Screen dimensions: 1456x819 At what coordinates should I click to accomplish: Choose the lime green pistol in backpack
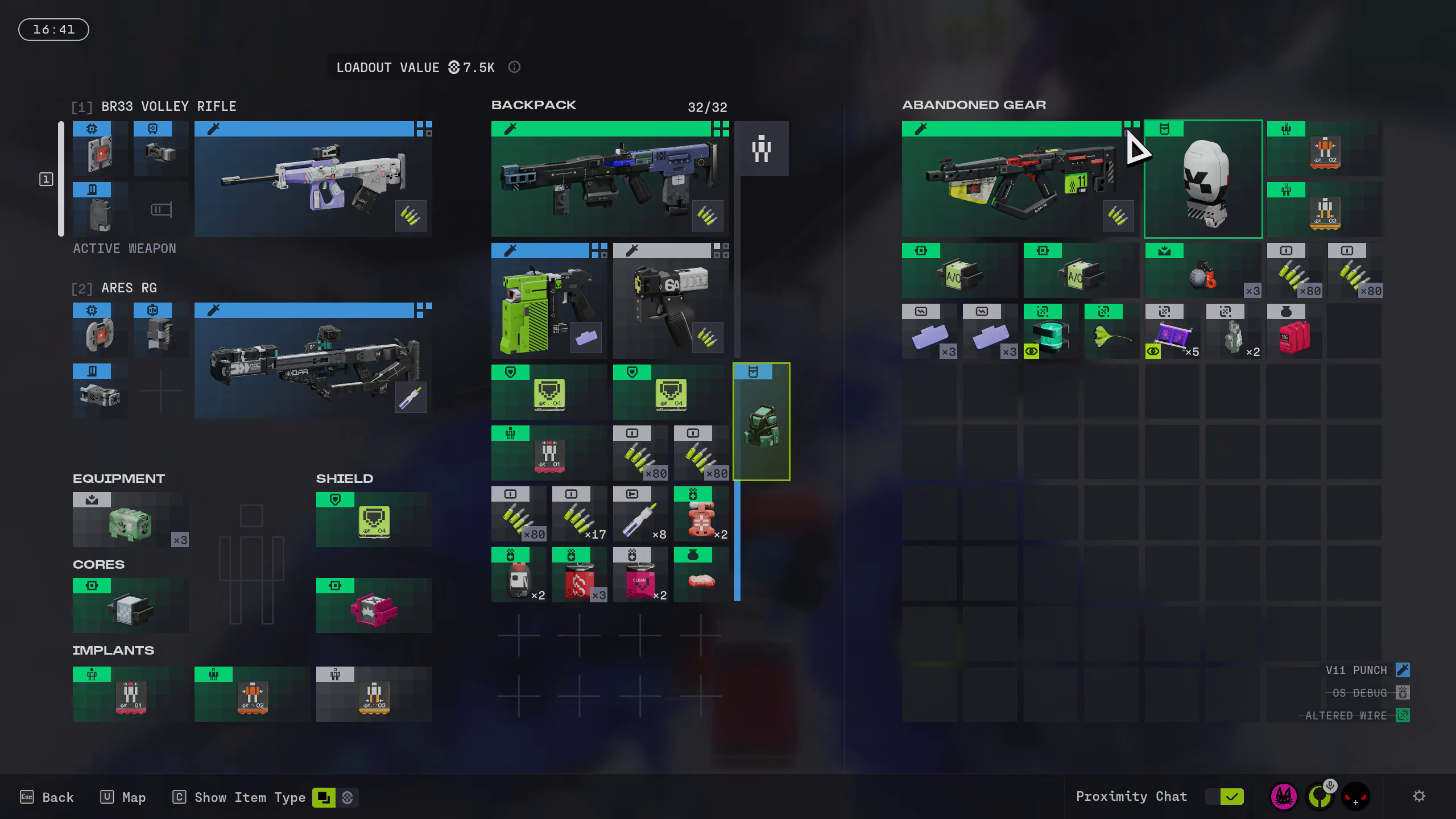coord(549,301)
